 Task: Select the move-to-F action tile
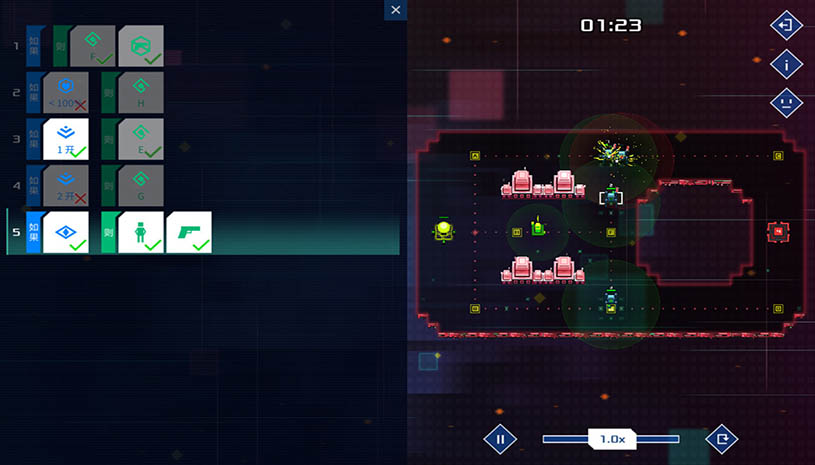point(92,46)
